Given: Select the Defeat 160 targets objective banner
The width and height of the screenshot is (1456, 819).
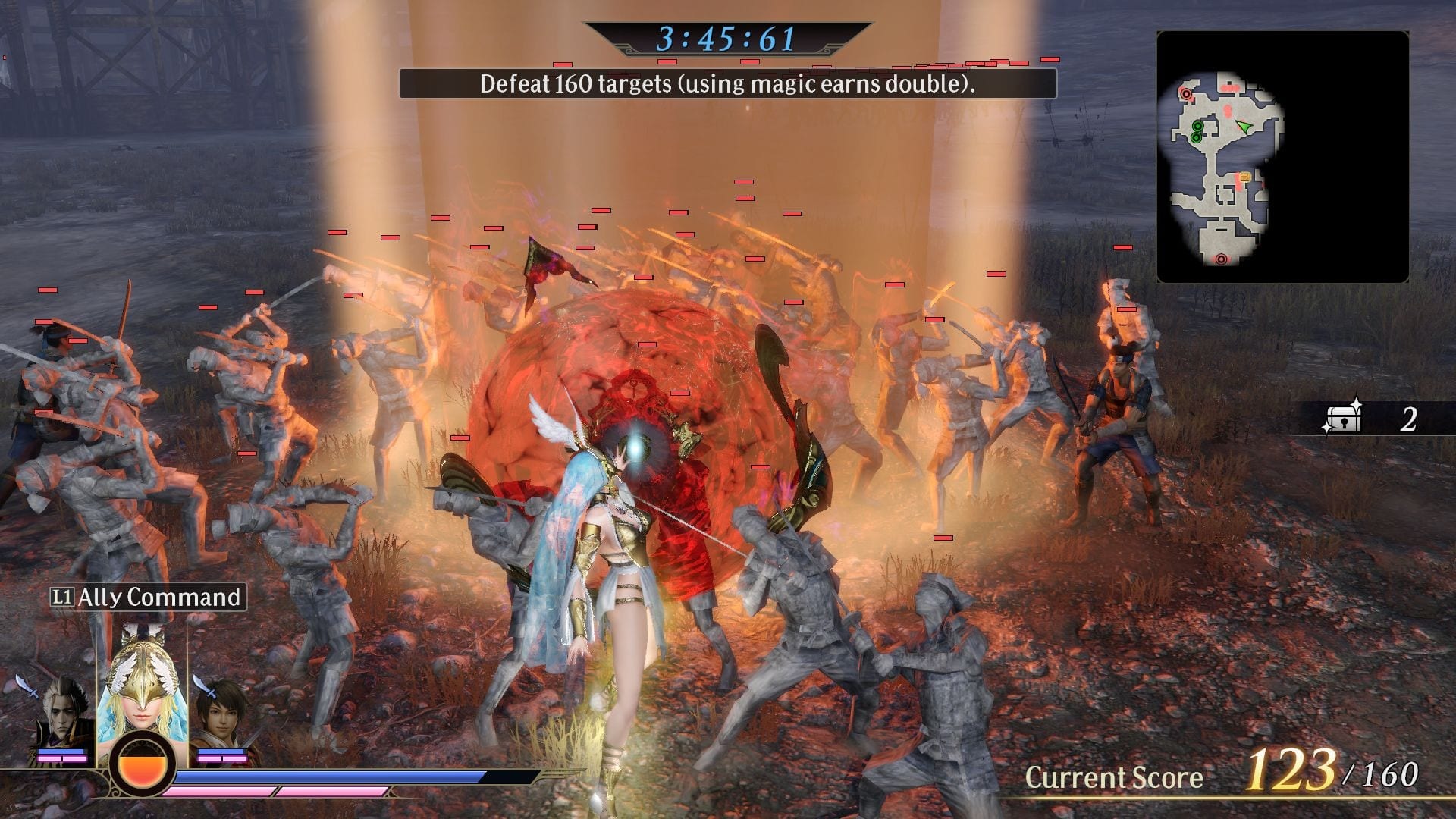Looking at the screenshot, I should (x=727, y=83).
